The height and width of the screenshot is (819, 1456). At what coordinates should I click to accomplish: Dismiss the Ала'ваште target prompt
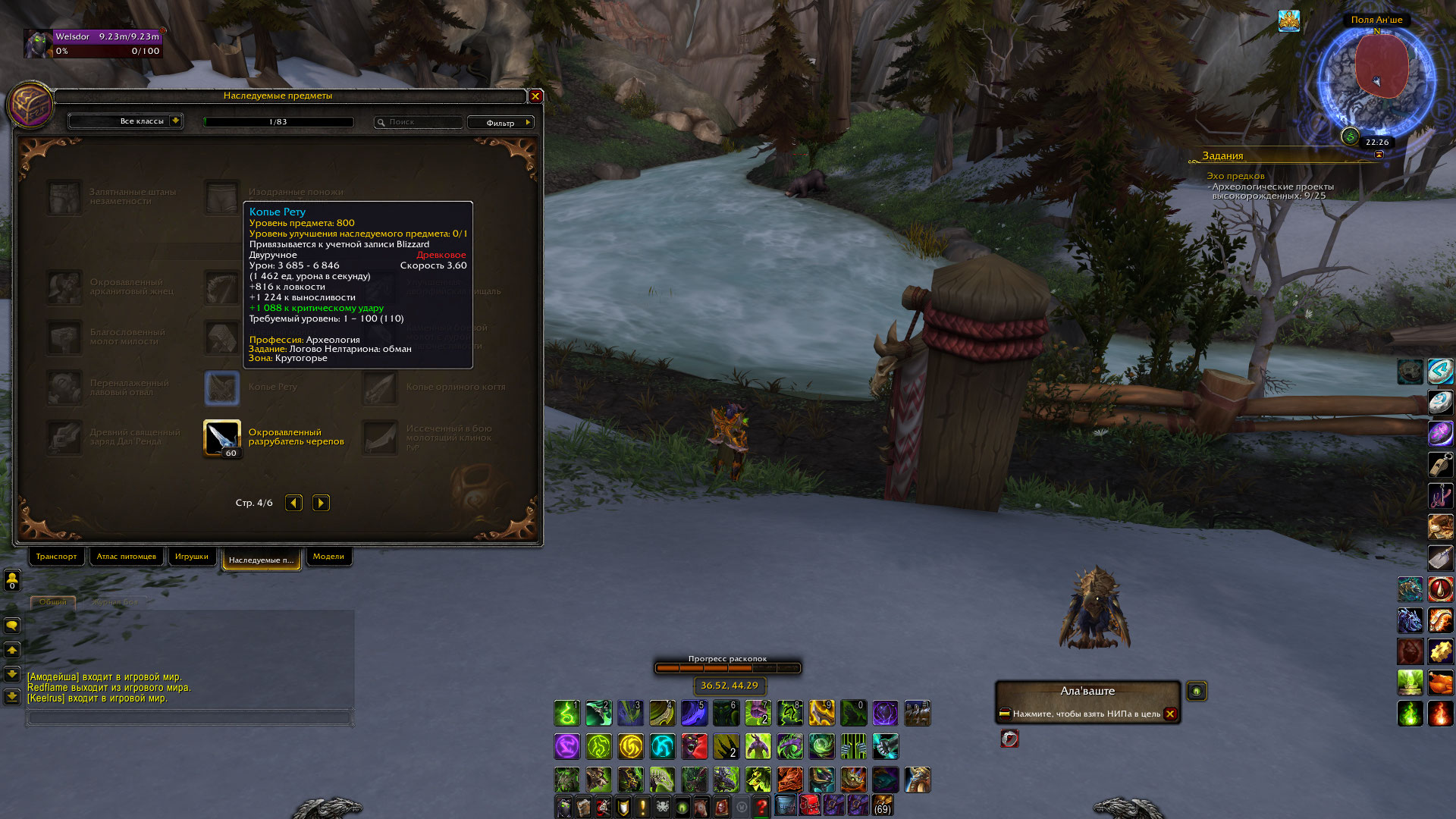pyautogui.click(x=1170, y=714)
